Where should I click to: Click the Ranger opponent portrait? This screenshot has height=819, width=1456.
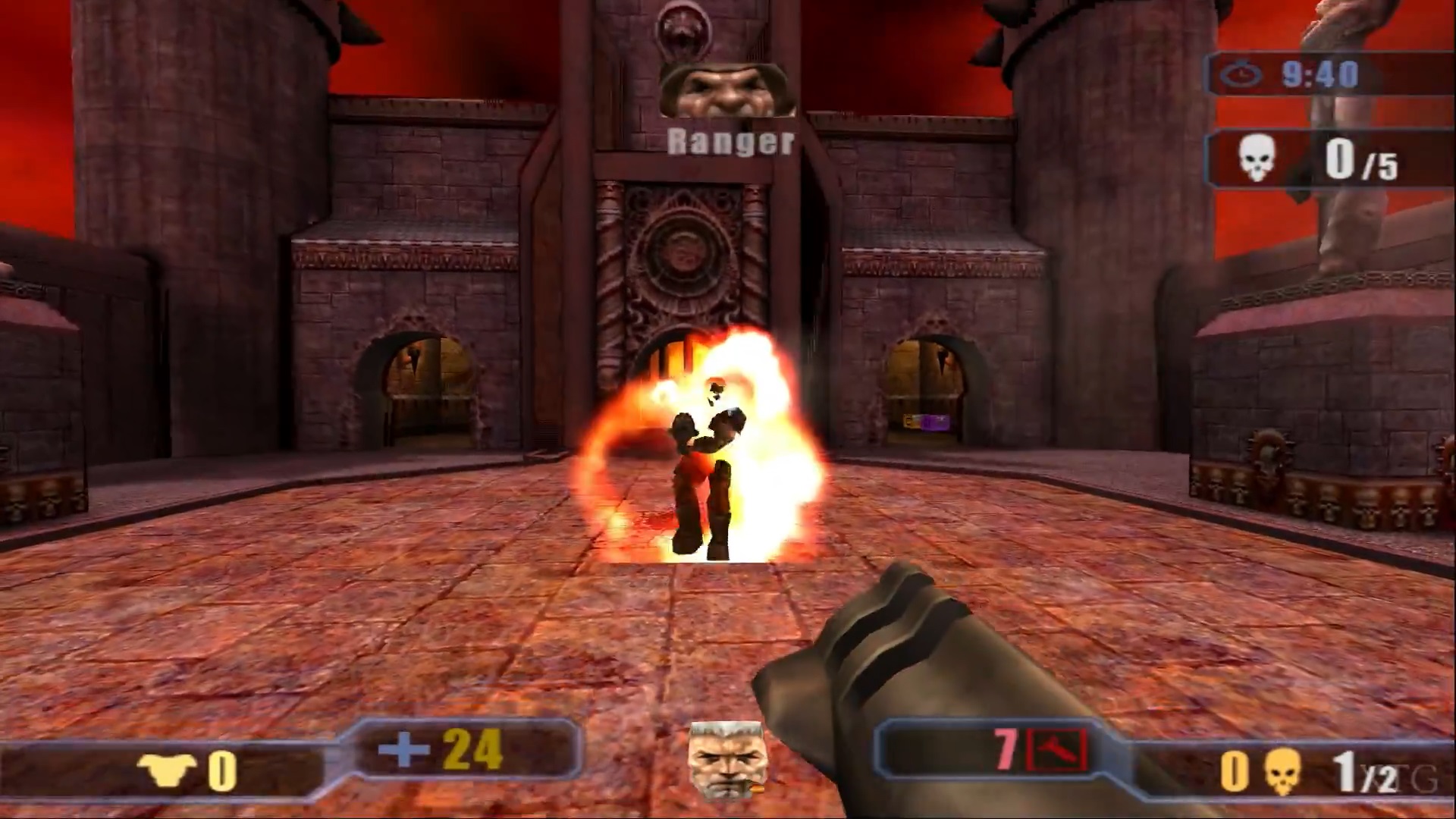(x=727, y=89)
